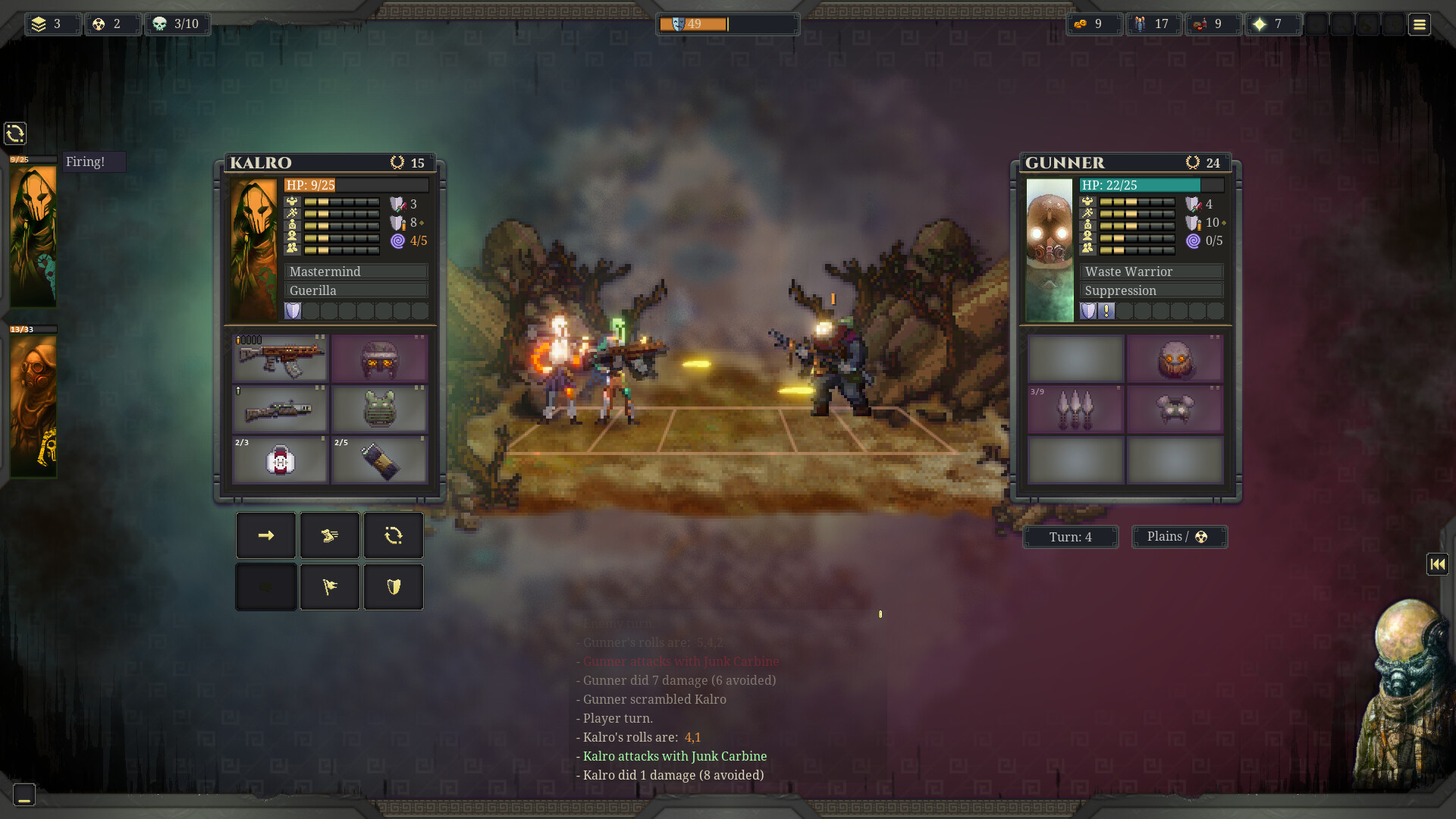The image size is (1456, 819).
Task: Choose the sprint boot action icon
Action: tap(330, 535)
